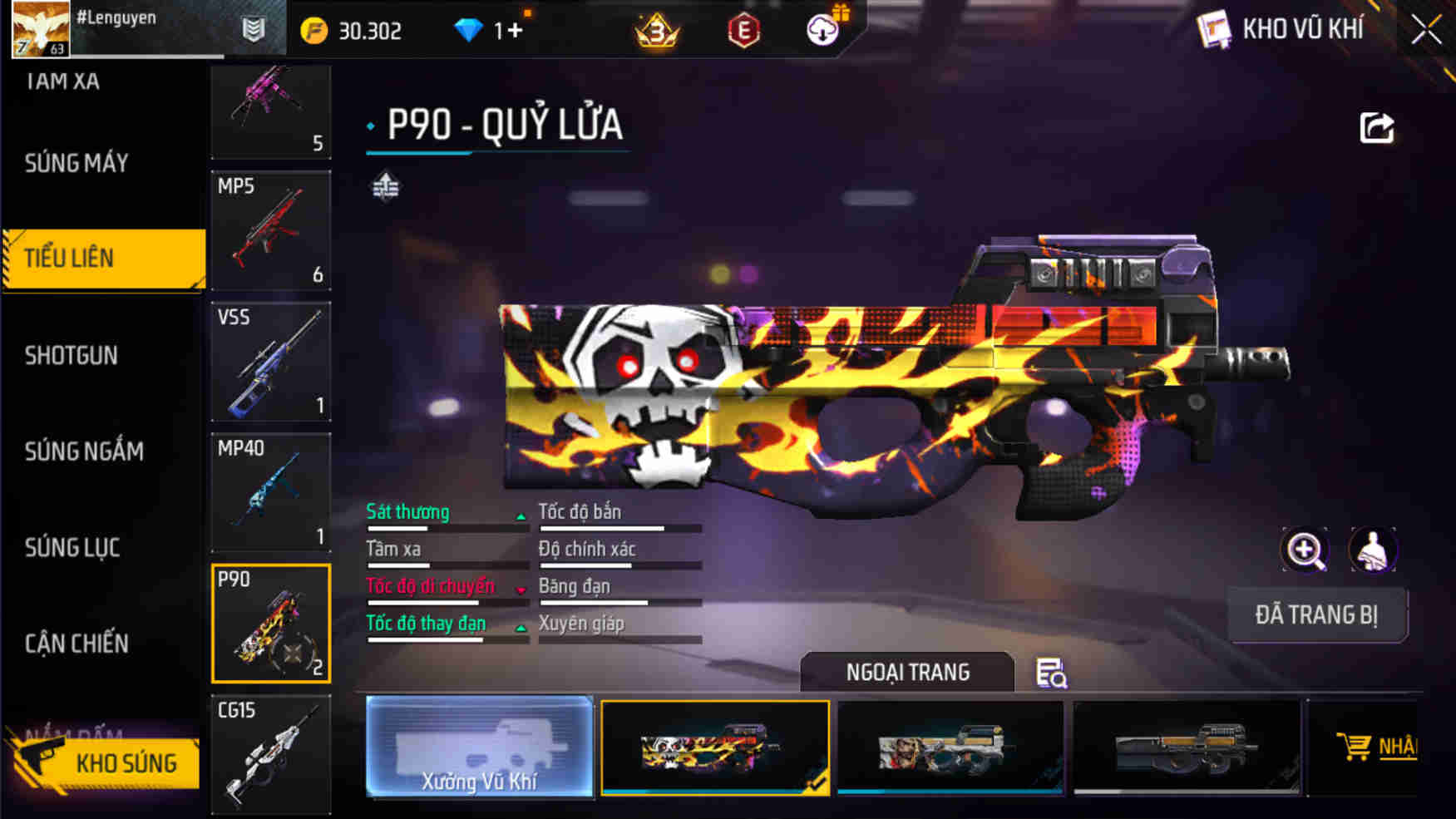1456x819 pixels.
Task: Select the MP40 weapon entry
Action: pos(270,492)
